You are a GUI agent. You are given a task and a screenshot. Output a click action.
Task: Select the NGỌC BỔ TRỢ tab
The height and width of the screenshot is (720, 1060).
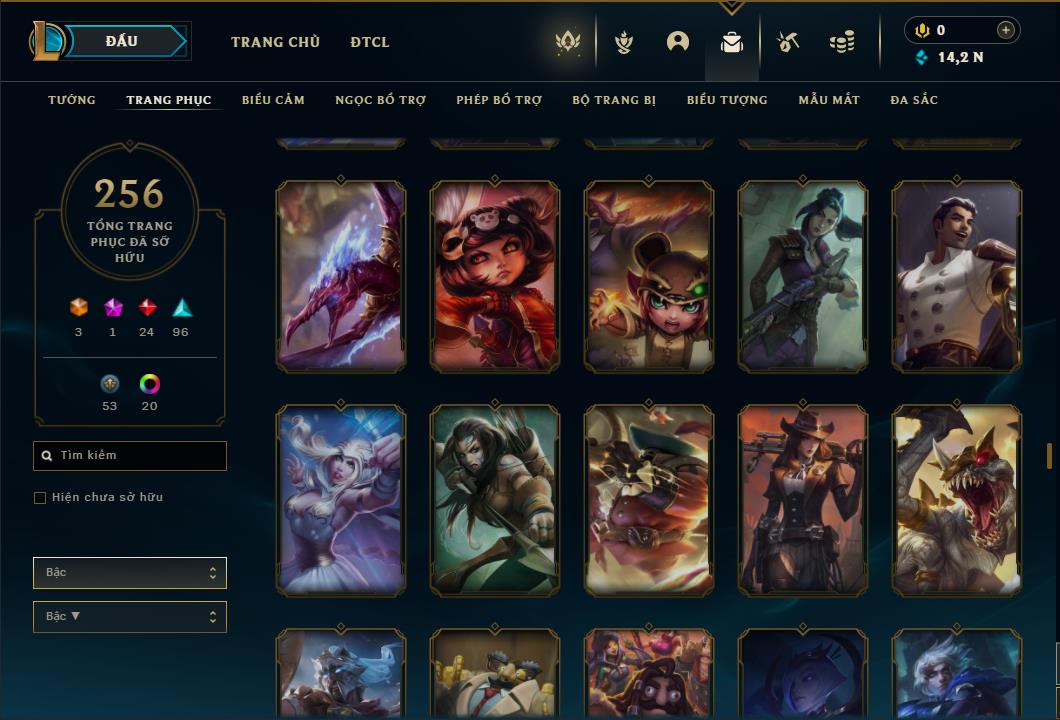tap(380, 100)
